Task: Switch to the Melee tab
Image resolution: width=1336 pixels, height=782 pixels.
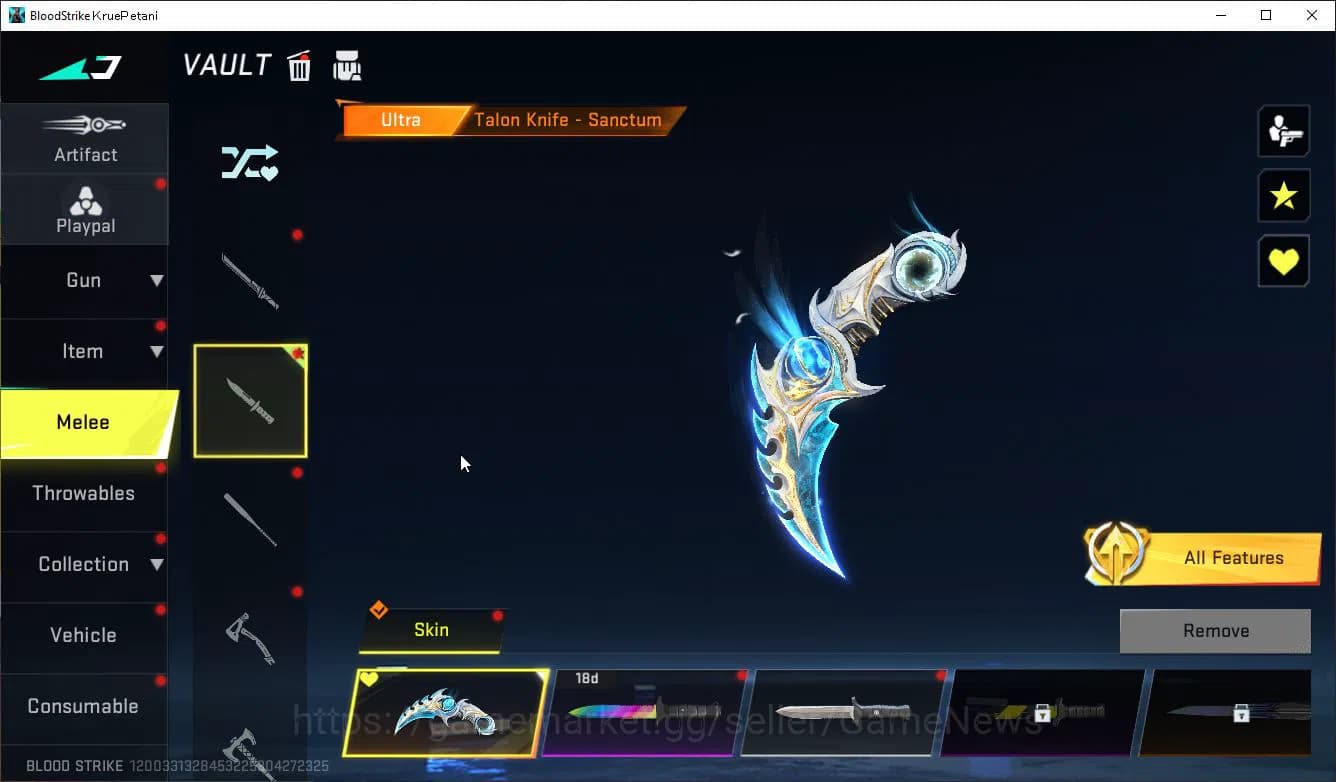Action: 85,422
